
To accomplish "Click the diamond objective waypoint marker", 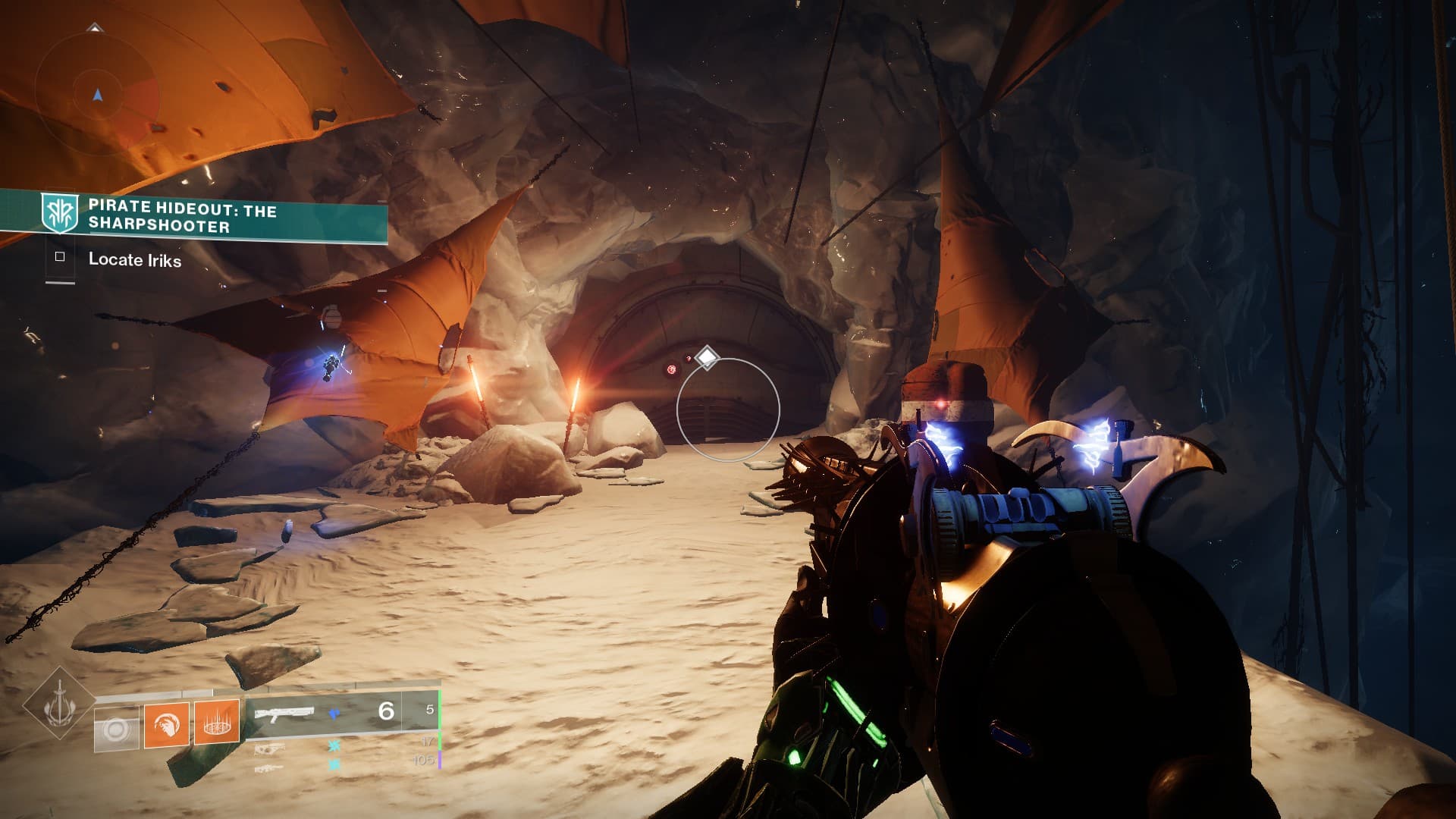I will tap(707, 357).
